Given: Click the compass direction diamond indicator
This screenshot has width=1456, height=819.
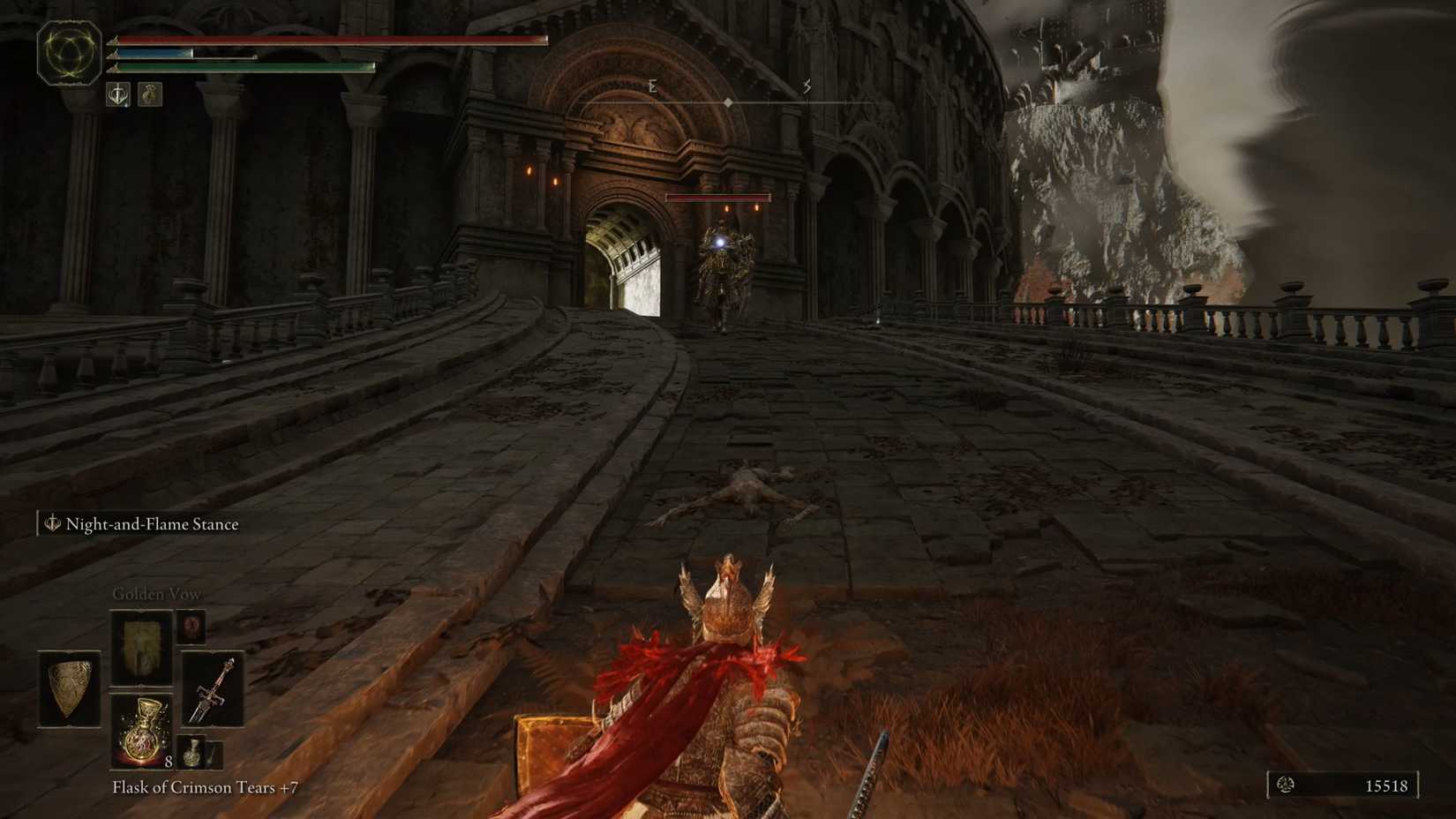Looking at the screenshot, I should tap(727, 101).
